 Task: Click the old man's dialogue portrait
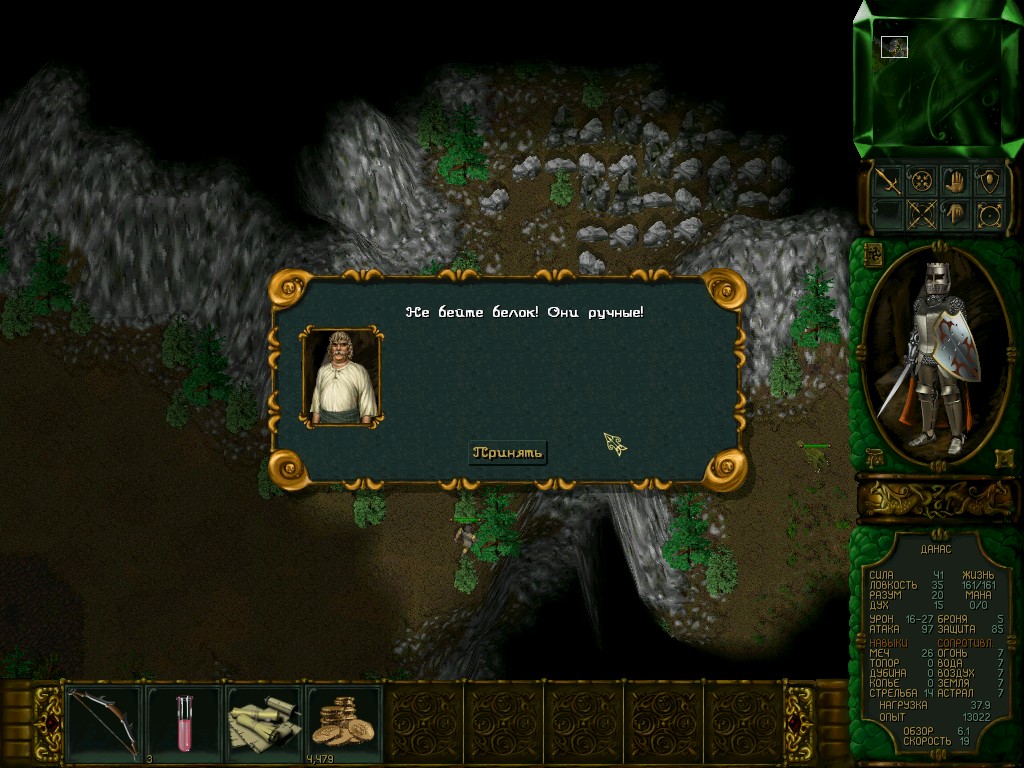342,376
